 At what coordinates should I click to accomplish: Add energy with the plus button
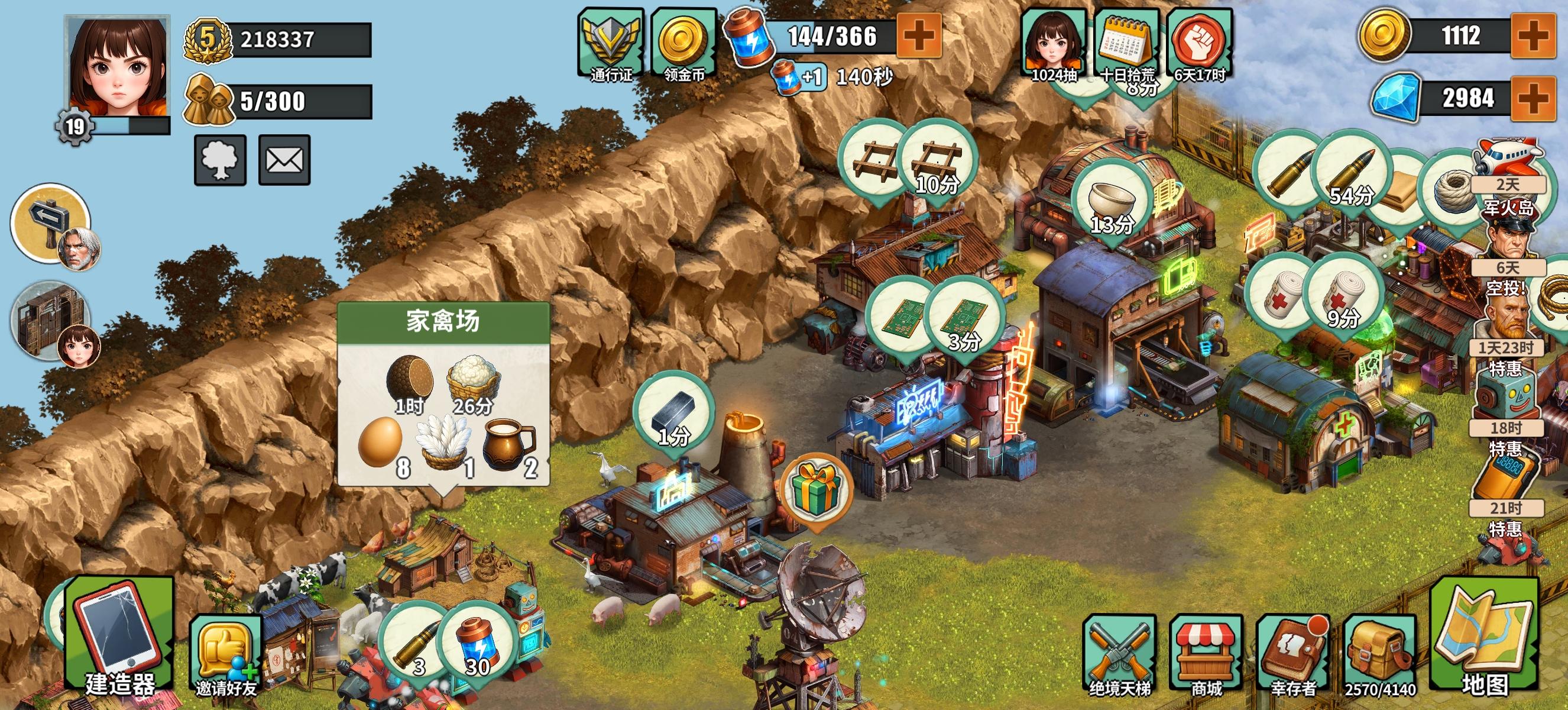pyautogui.click(x=919, y=35)
